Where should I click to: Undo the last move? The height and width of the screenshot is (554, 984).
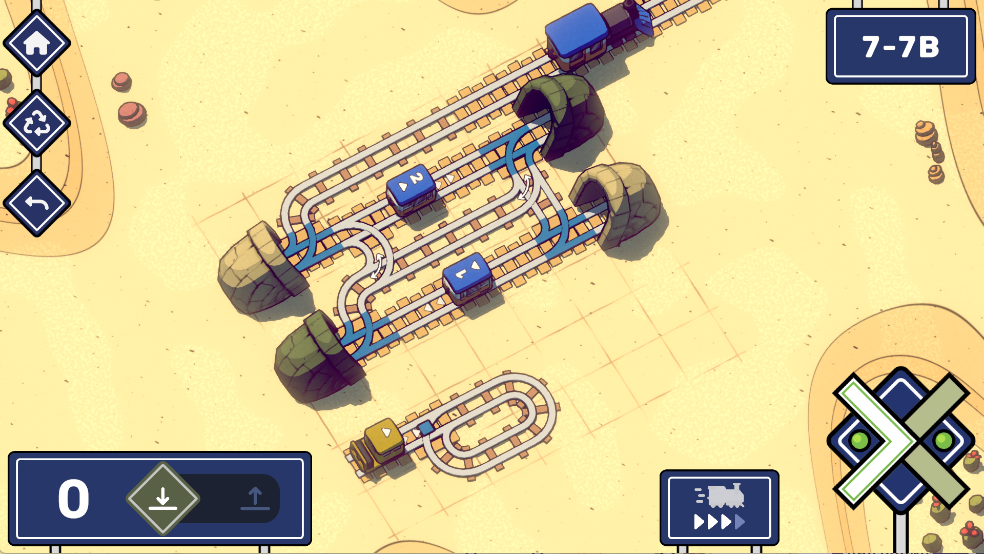[37, 204]
